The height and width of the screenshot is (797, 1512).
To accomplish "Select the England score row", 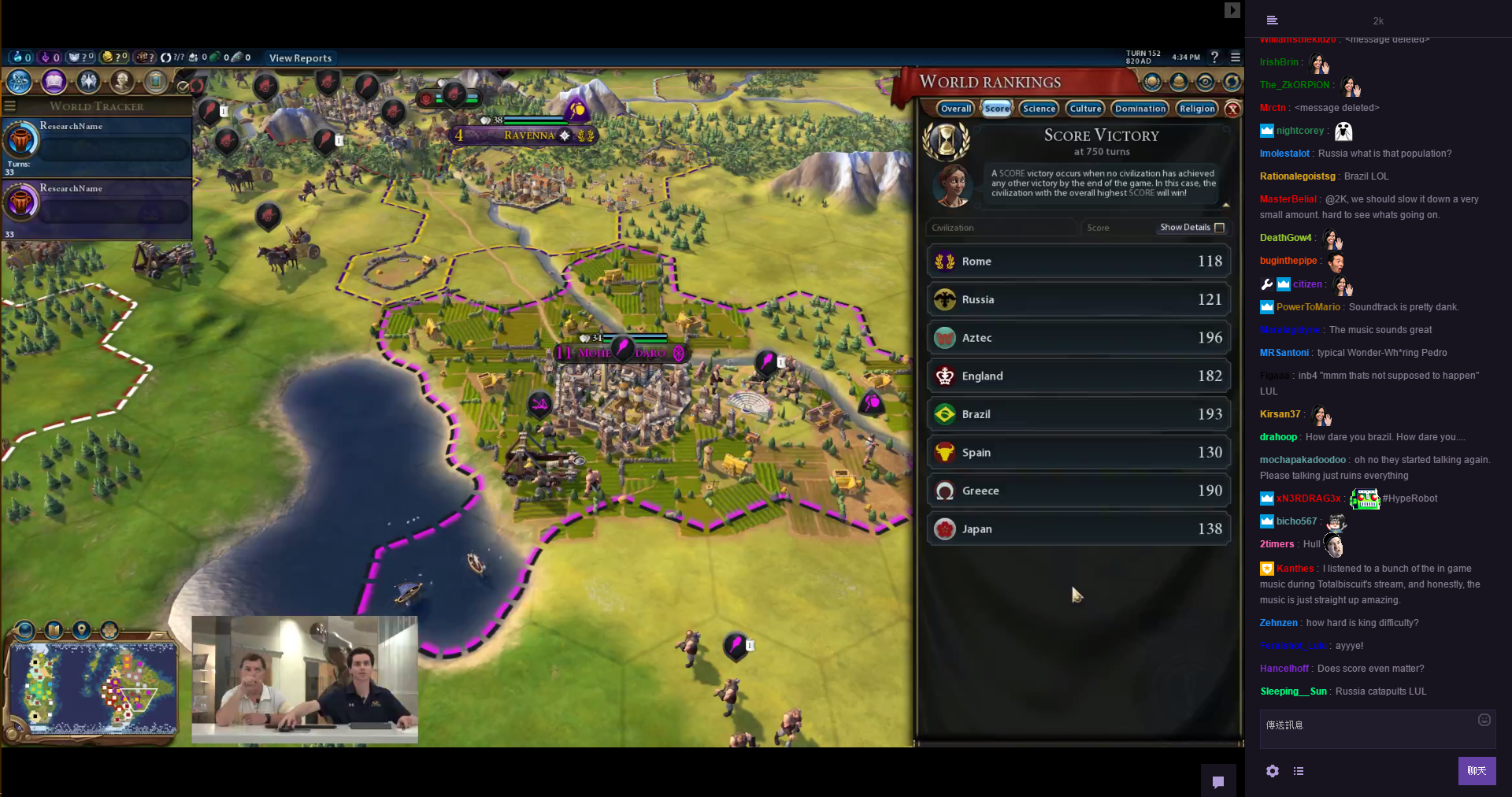I will coord(1078,376).
